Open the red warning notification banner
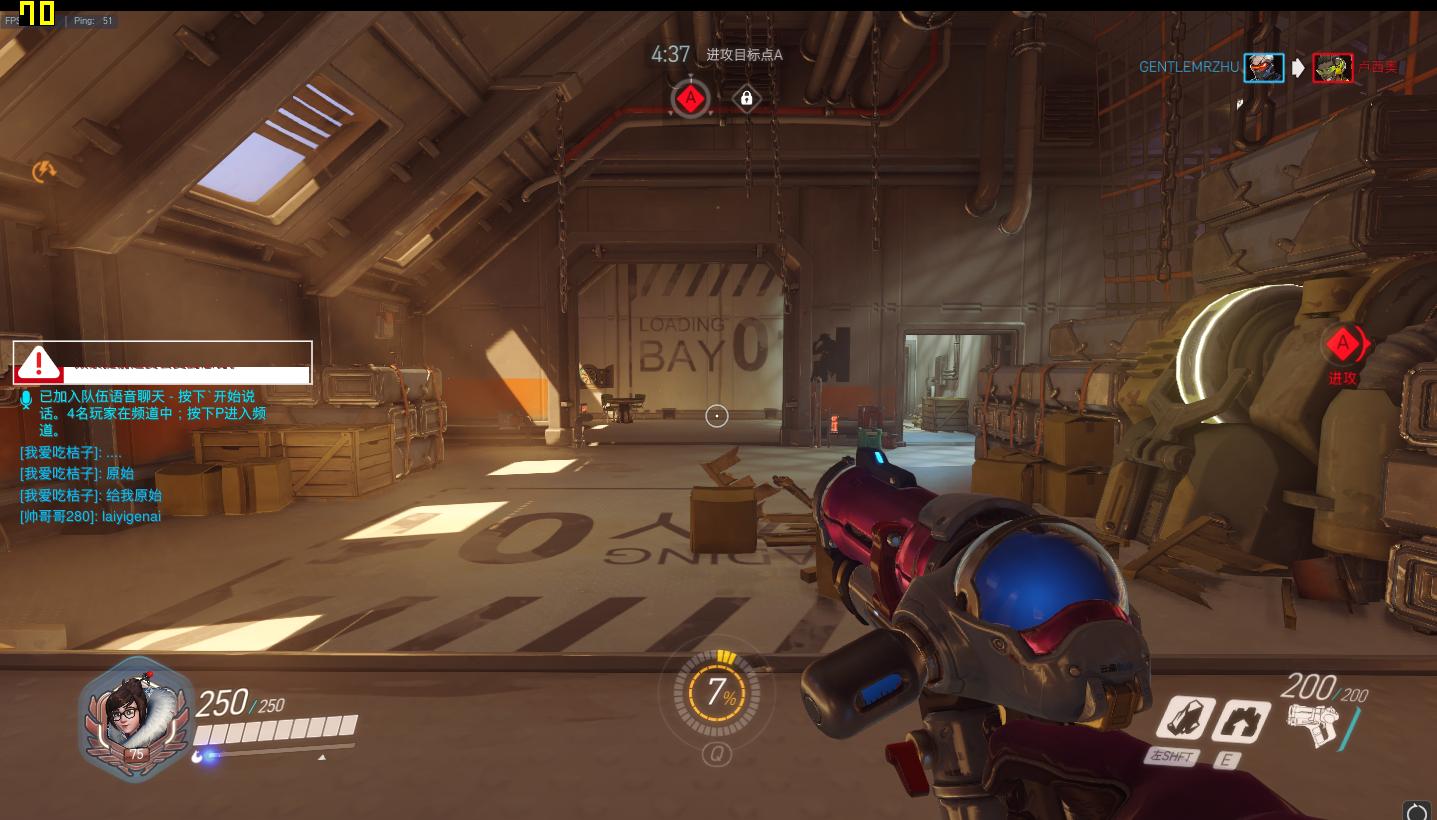This screenshot has height=820, width=1437. tap(162, 362)
